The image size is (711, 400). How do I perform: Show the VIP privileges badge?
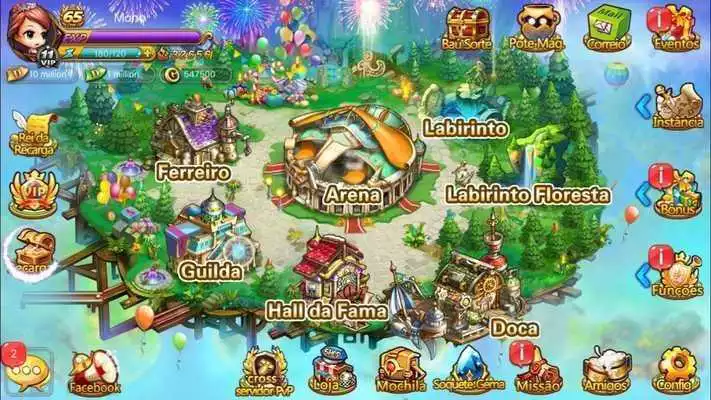pos(34,193)
